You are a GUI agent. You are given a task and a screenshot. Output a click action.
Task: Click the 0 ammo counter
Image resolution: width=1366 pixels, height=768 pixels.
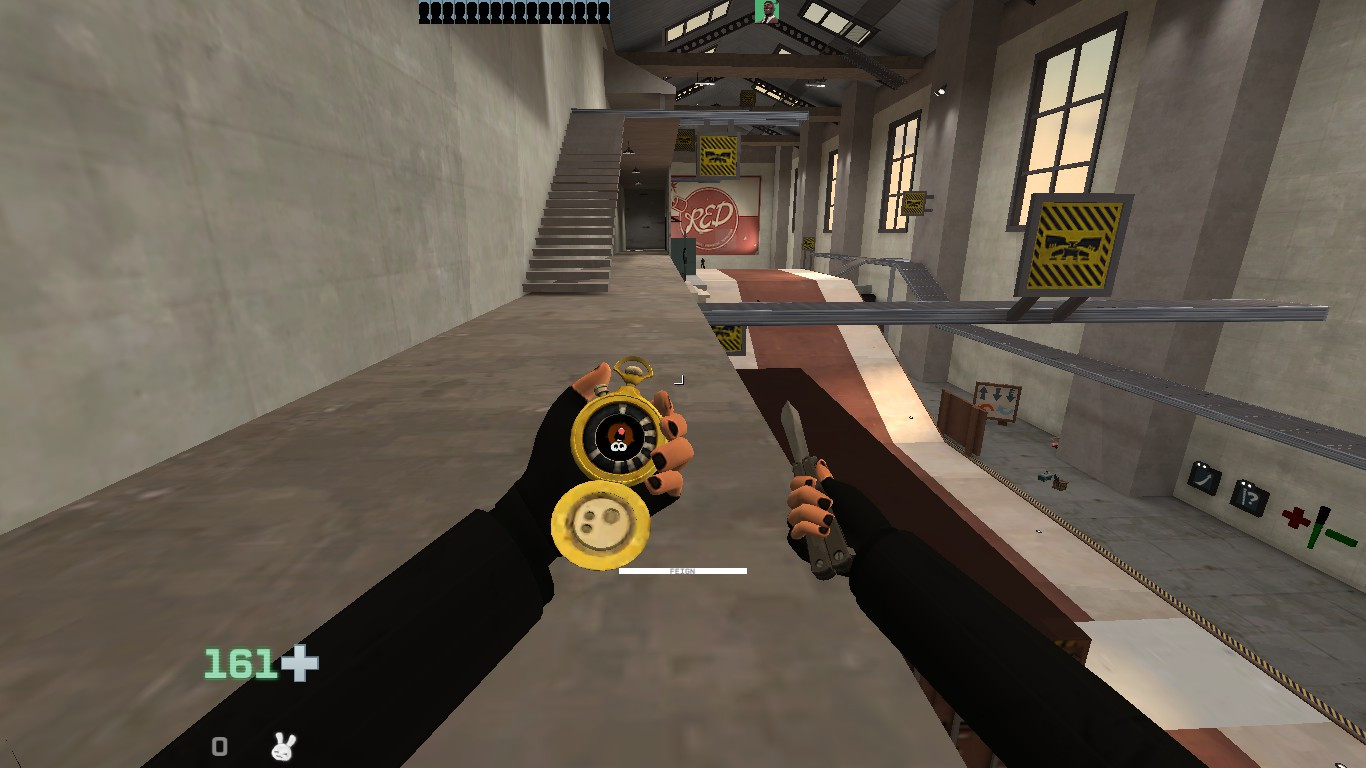pos(218,746)
